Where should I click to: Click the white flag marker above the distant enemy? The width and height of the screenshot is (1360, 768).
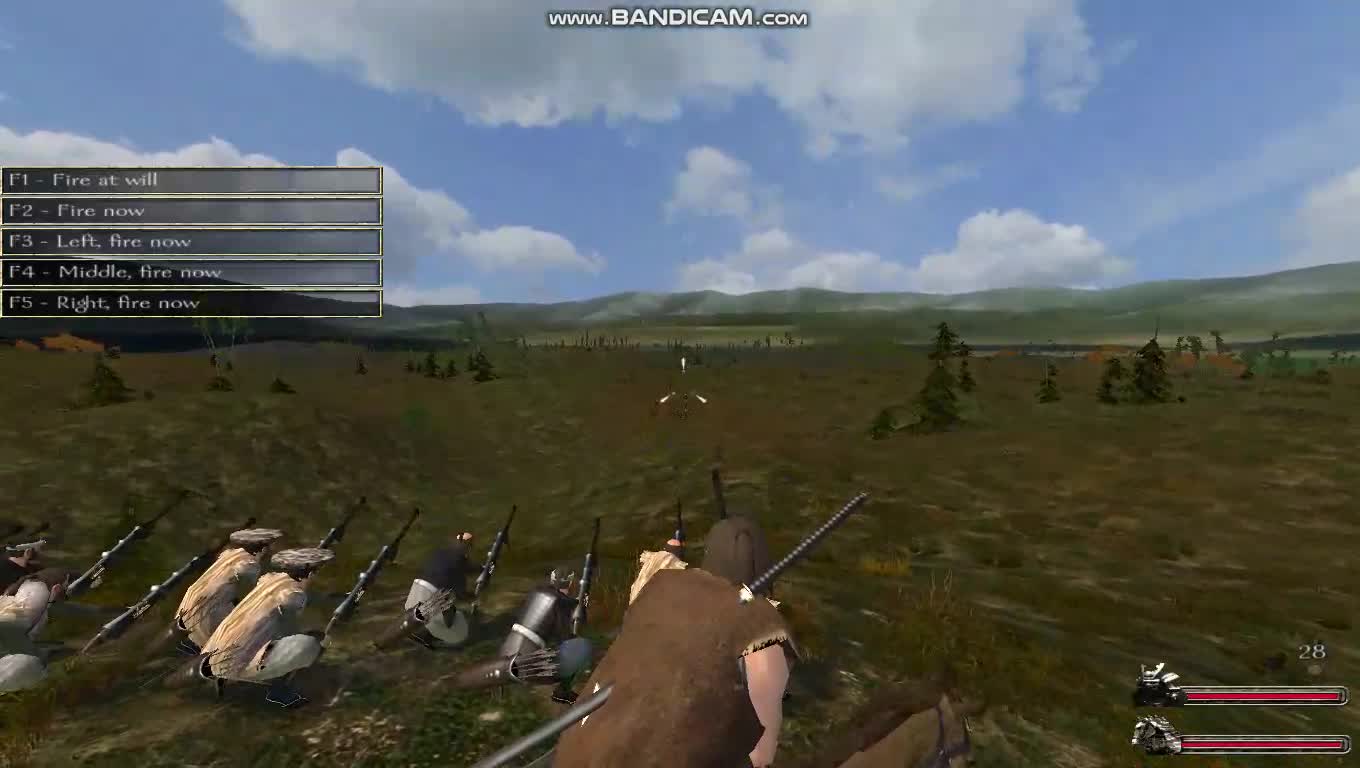pyautogui.click(x=683, y=365)
